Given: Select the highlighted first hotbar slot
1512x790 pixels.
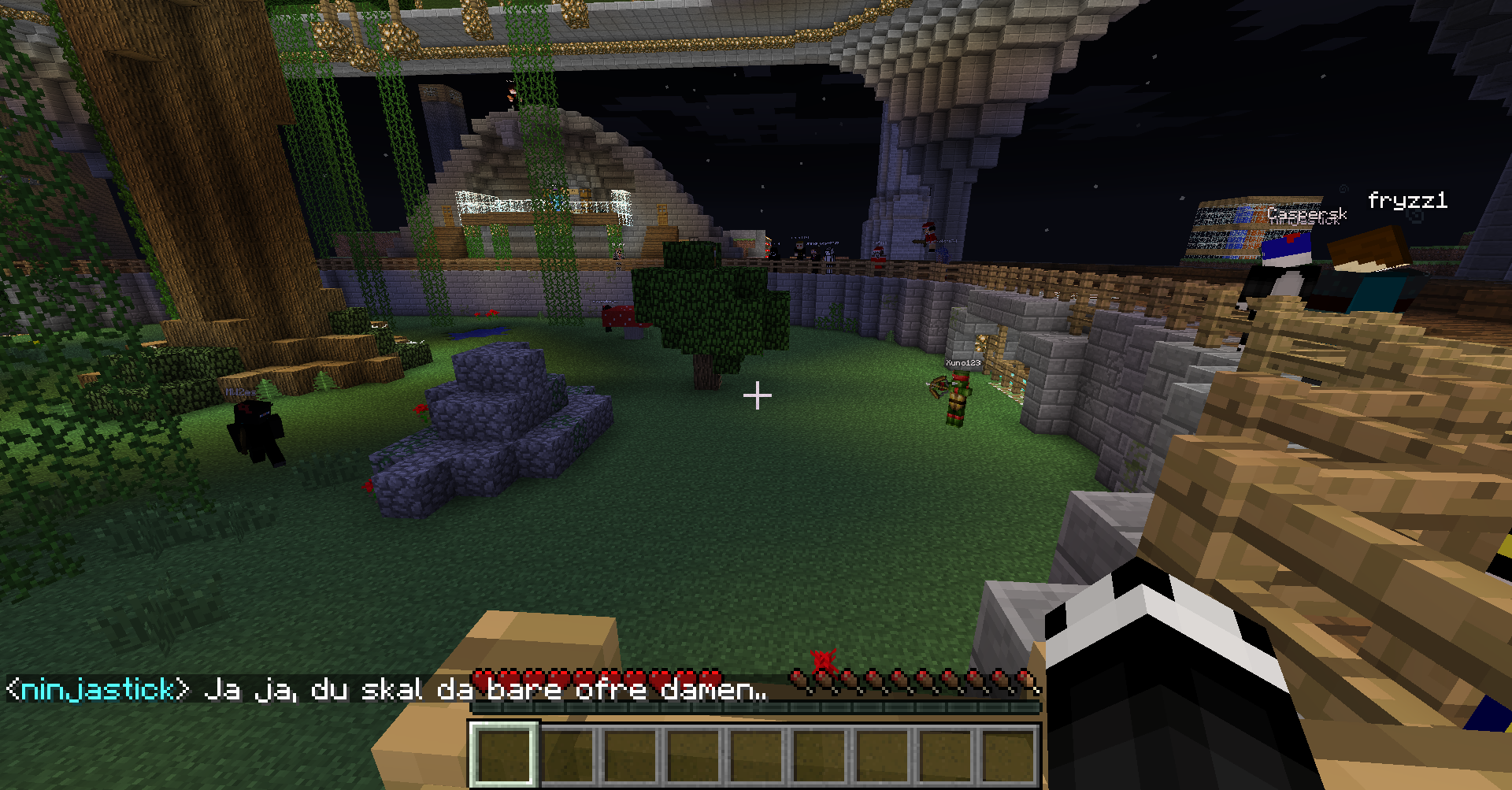Looking at the screenshot, I should tap(505, 754).
